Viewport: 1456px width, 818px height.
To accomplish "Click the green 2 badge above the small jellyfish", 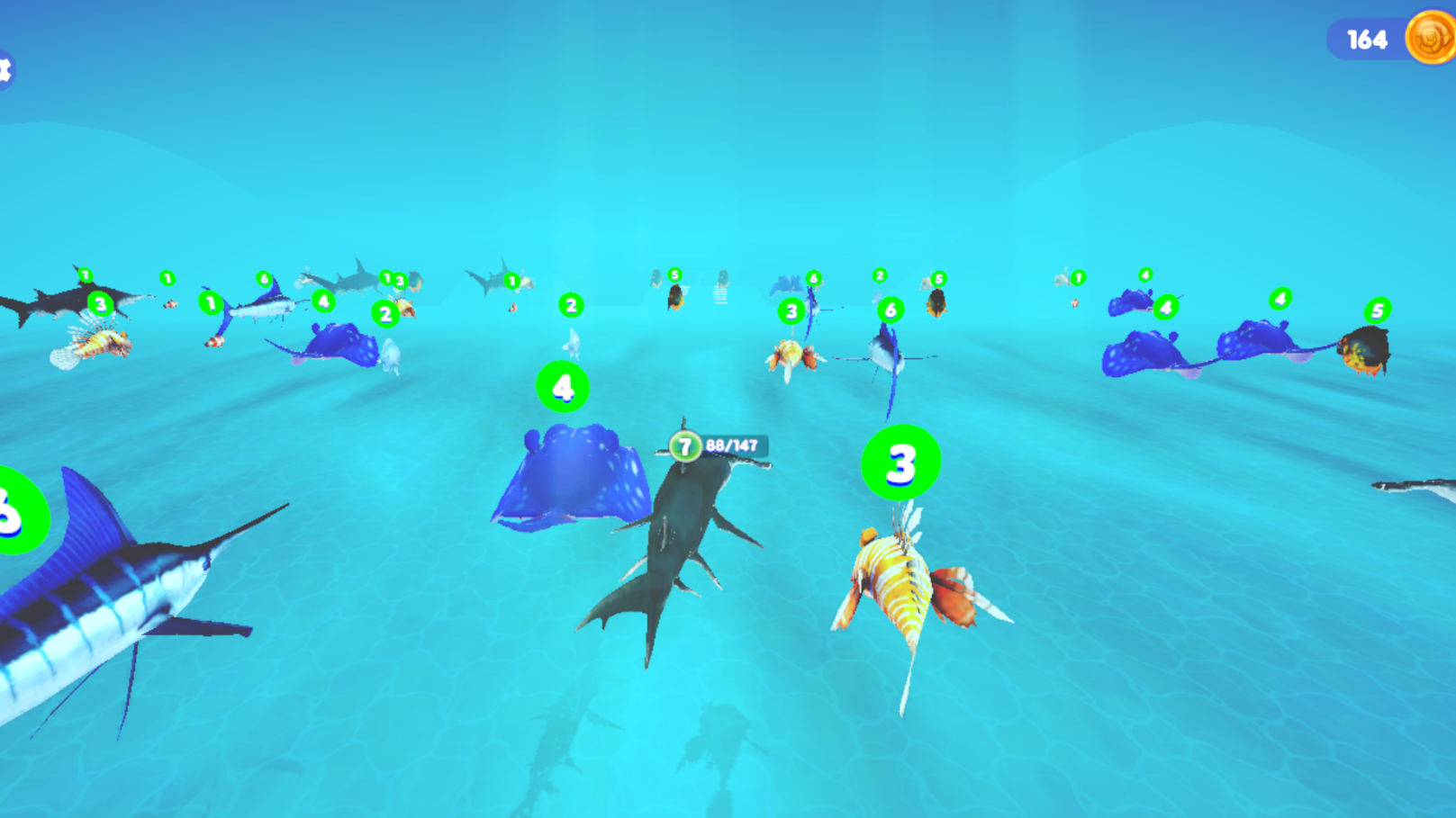I will click(570, 304).
